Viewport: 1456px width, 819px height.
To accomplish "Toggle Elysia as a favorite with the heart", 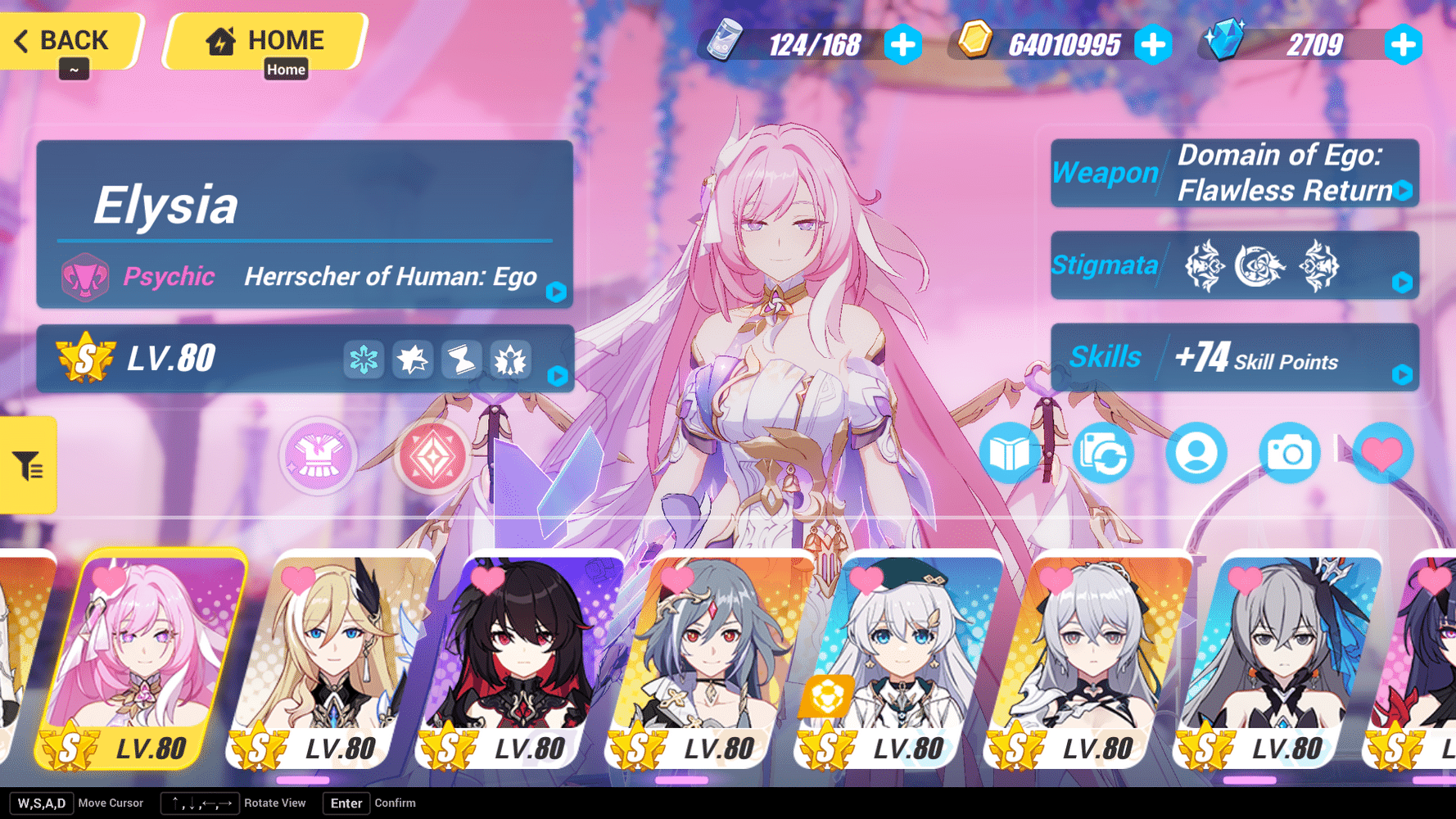I will click(1383, 453).
